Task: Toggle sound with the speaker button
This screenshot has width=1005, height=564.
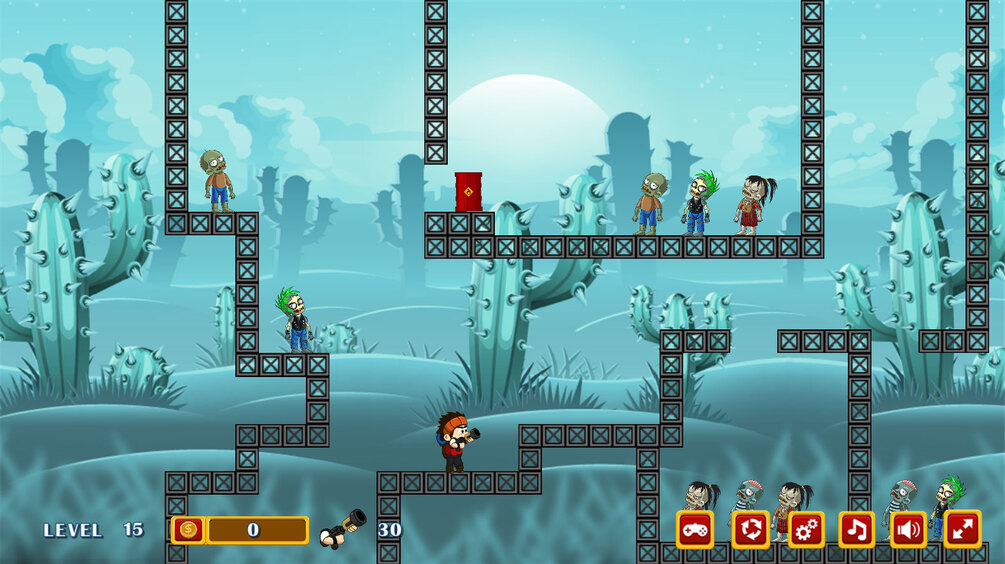Action: pyautogui.click(x=909, y=529)
